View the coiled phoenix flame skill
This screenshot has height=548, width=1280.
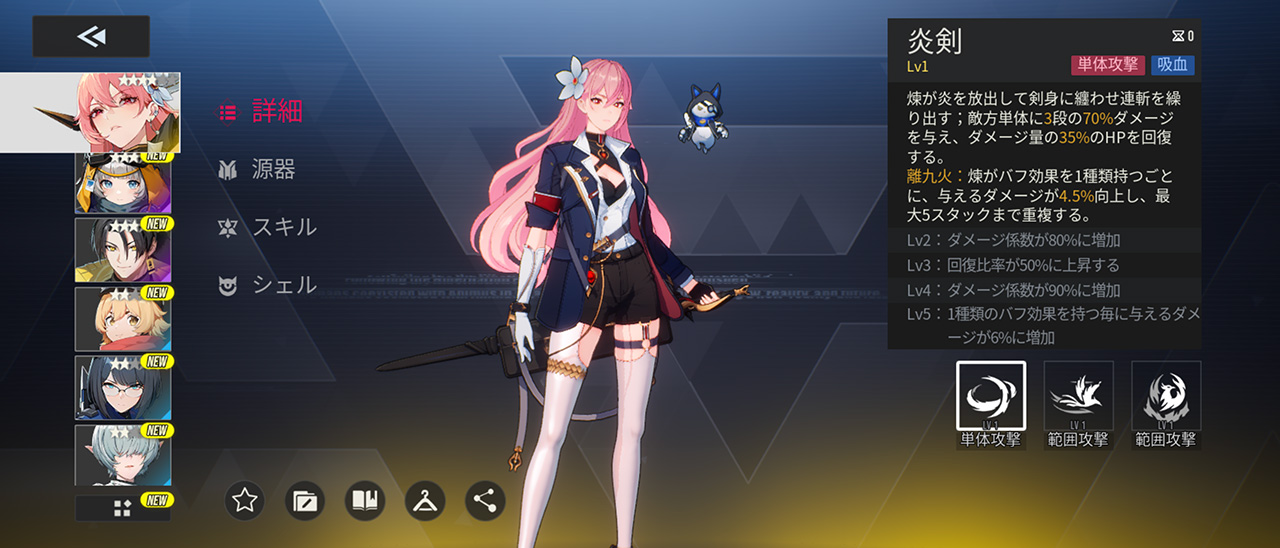click(x=1166, y=397)
